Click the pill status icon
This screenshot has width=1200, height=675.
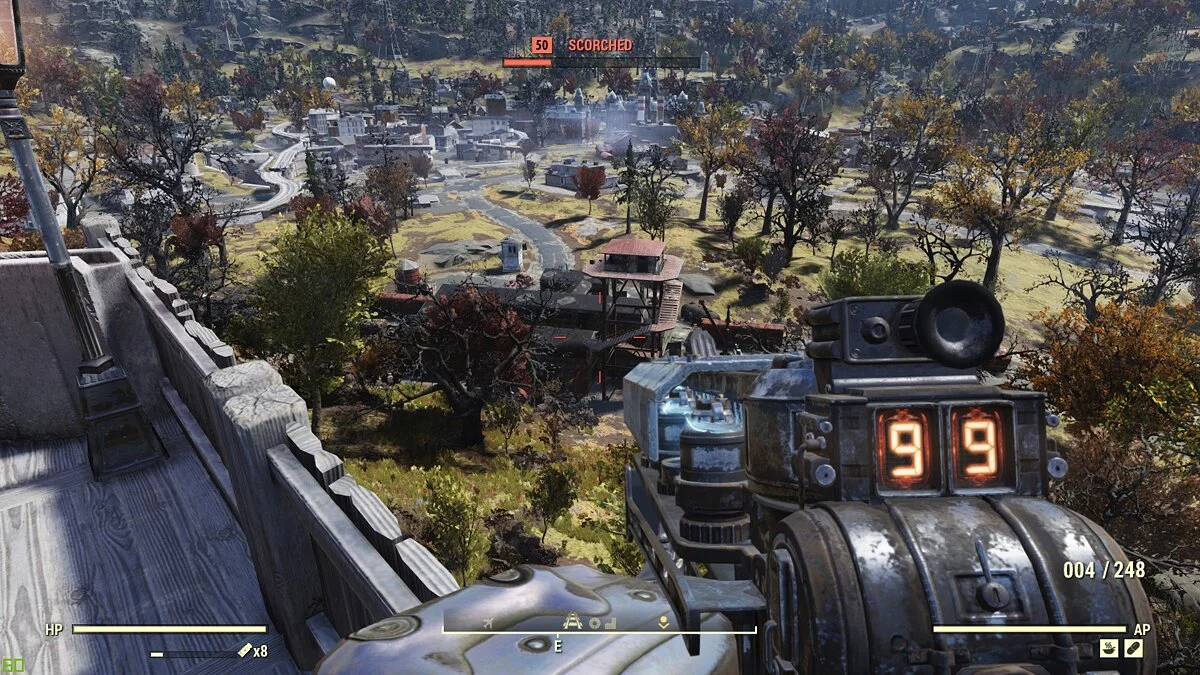(1133, 650)
